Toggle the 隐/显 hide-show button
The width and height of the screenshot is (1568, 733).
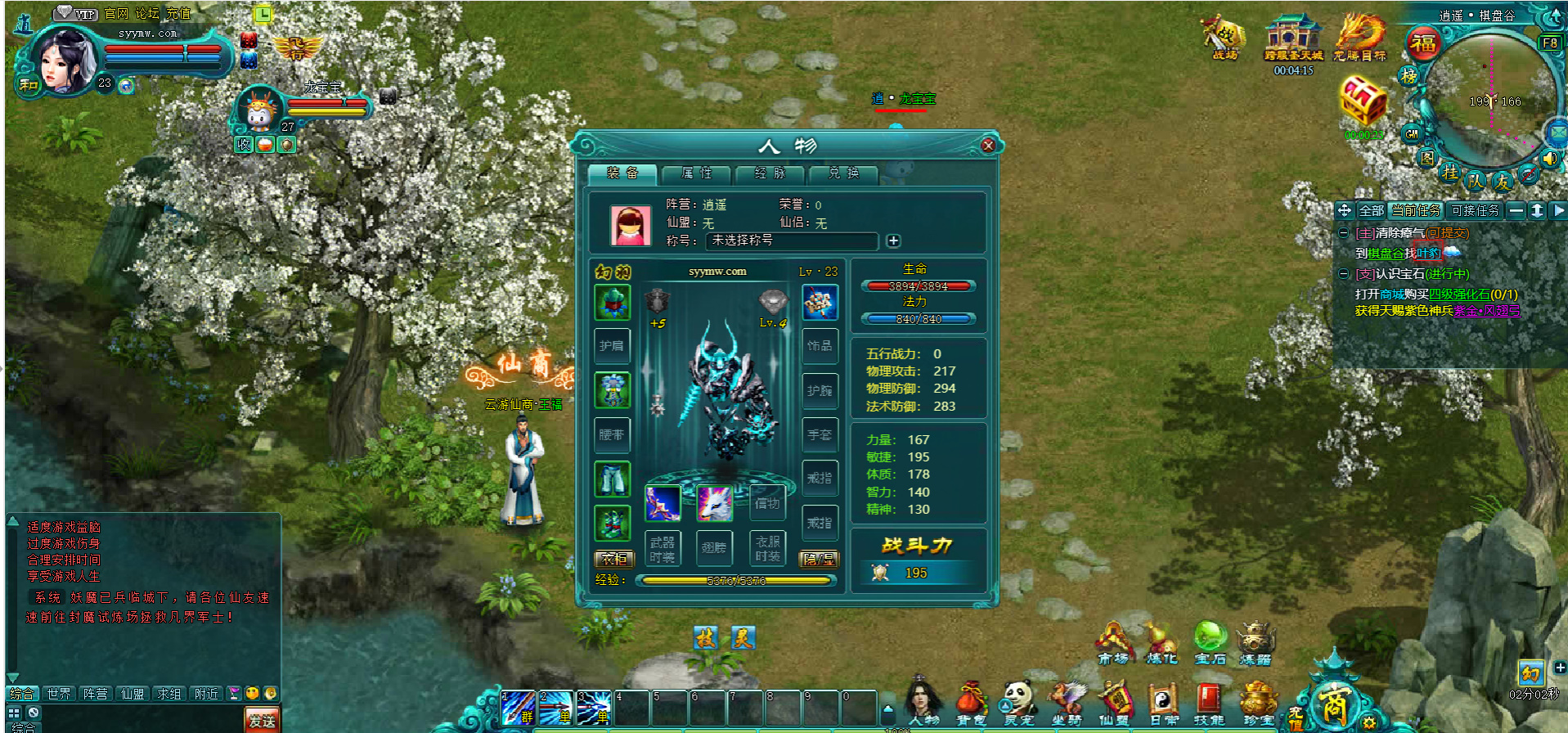pyautogui.click(x=819, y=560)
